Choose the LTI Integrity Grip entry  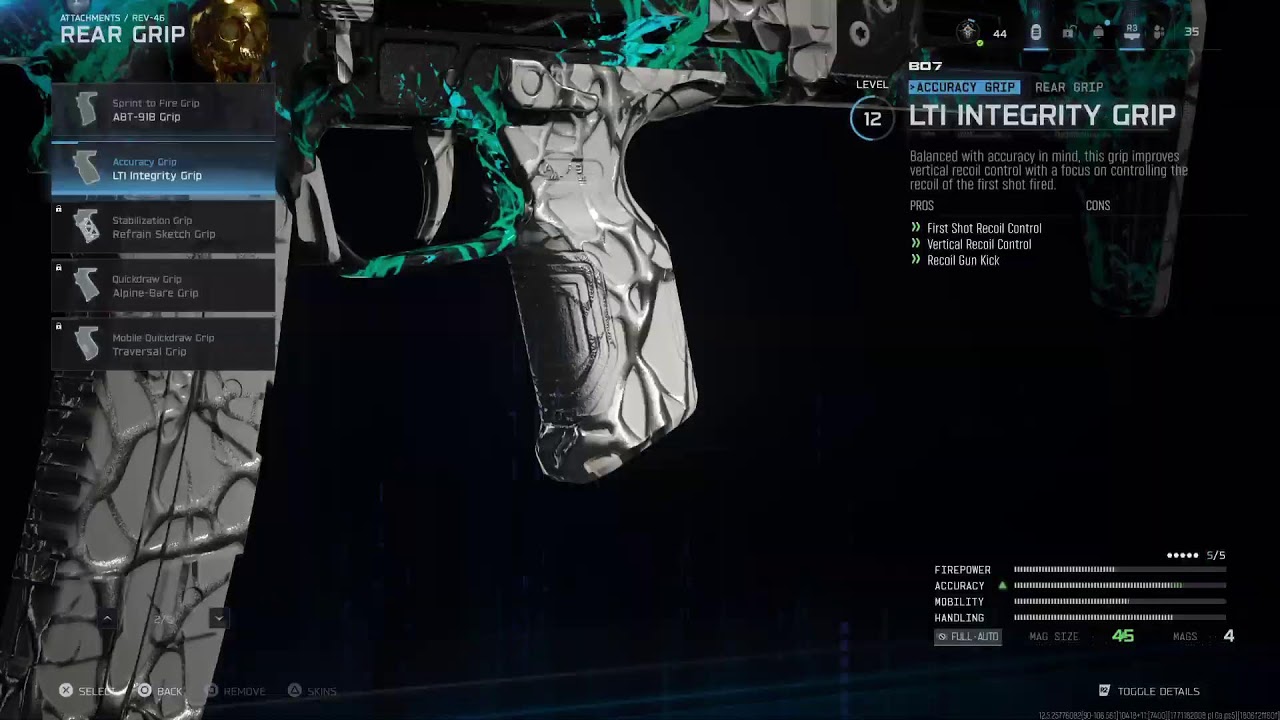click(x=163, y=169)
